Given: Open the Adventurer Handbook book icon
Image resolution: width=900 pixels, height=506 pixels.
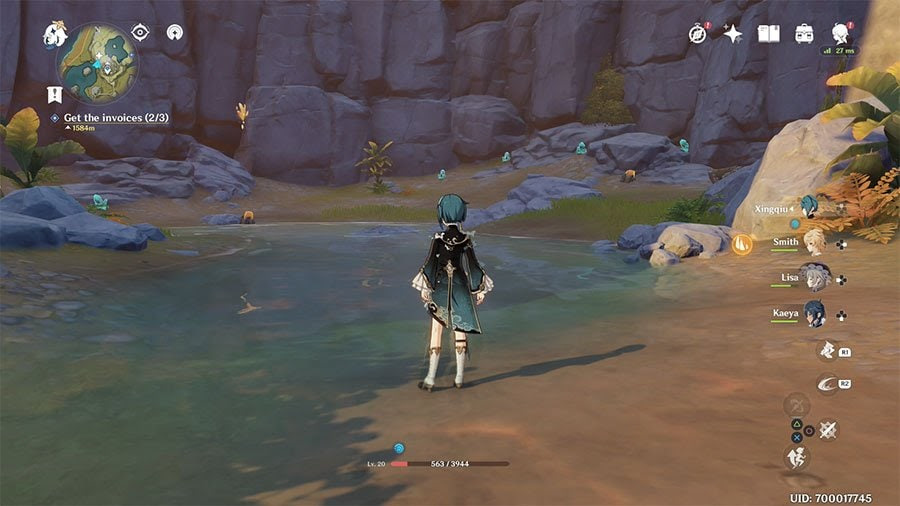Looking at the screenshot, I should pos(768,34).
